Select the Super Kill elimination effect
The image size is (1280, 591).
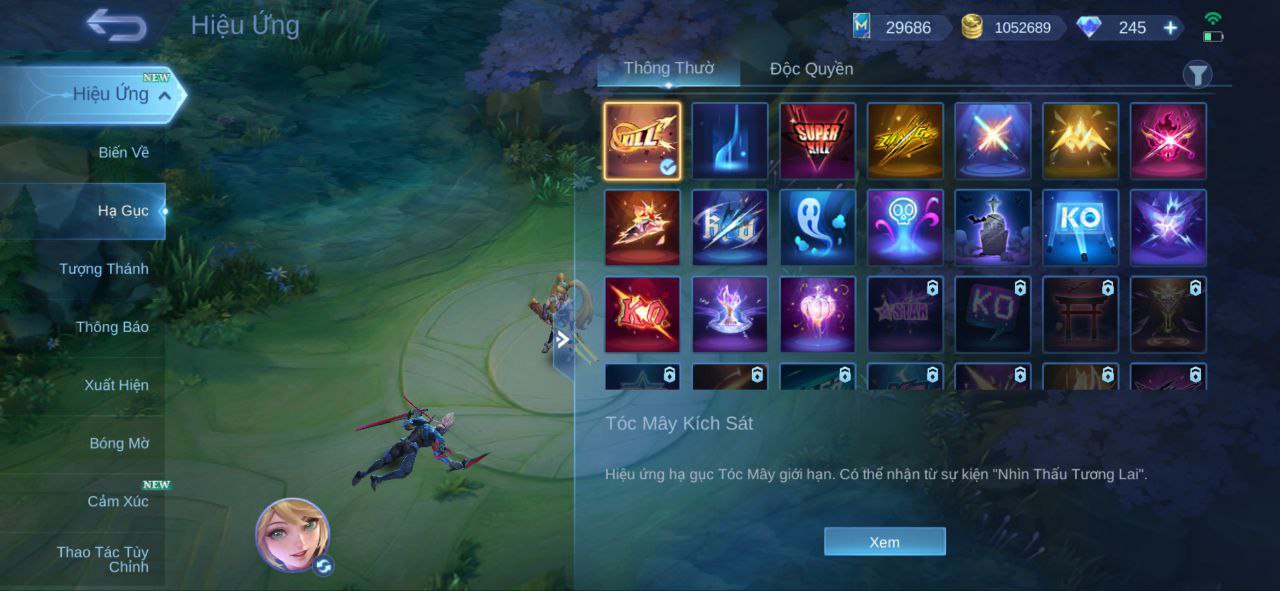pyautogui.click(x=817, y=141)
